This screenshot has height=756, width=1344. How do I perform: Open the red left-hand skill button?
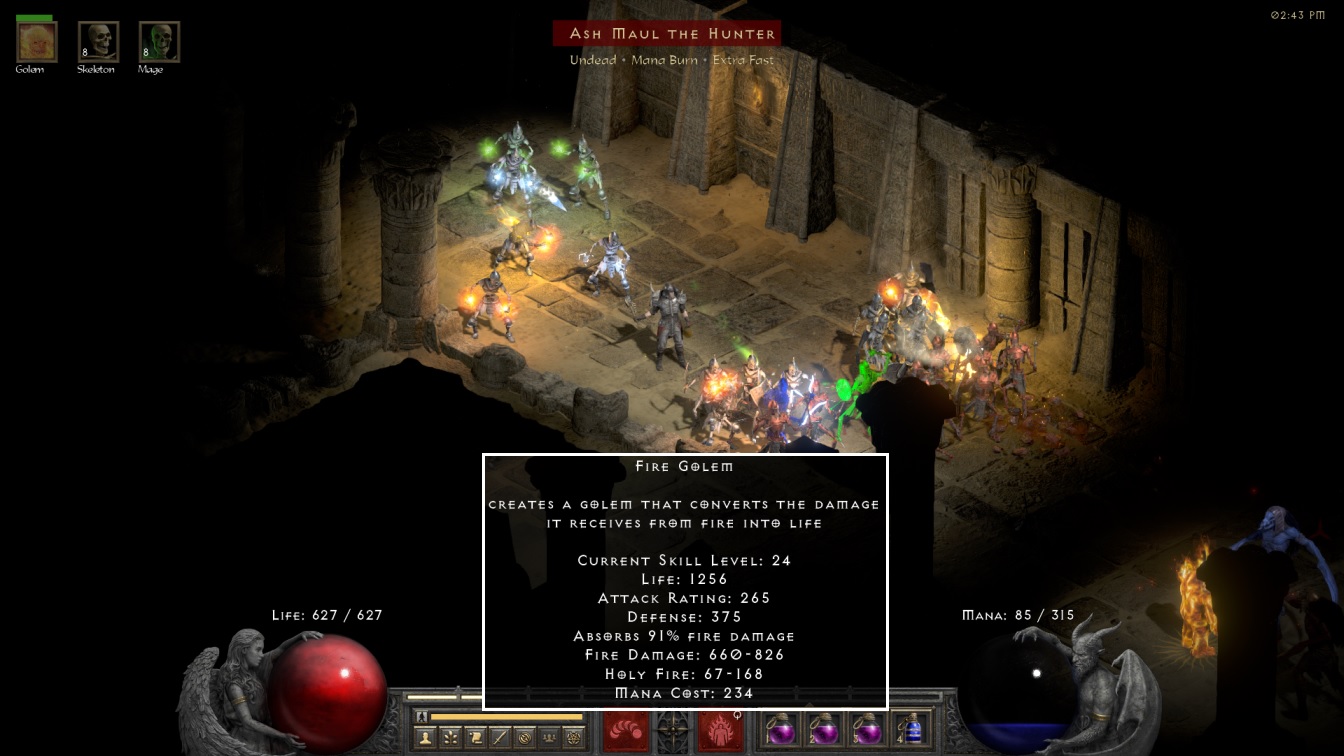point(626,731)
